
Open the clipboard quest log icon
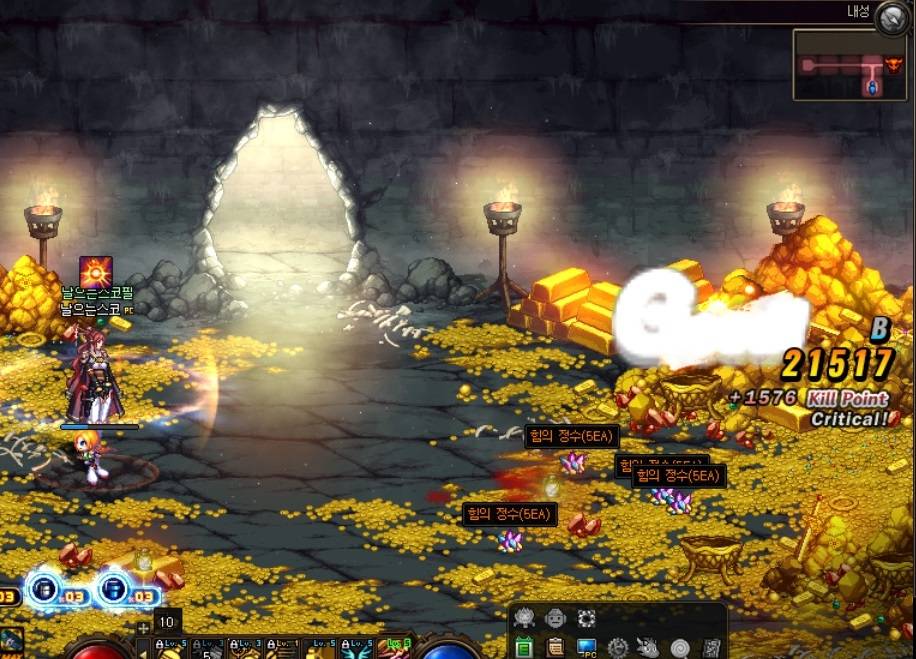pyautogui.click(x=554, y=648)
